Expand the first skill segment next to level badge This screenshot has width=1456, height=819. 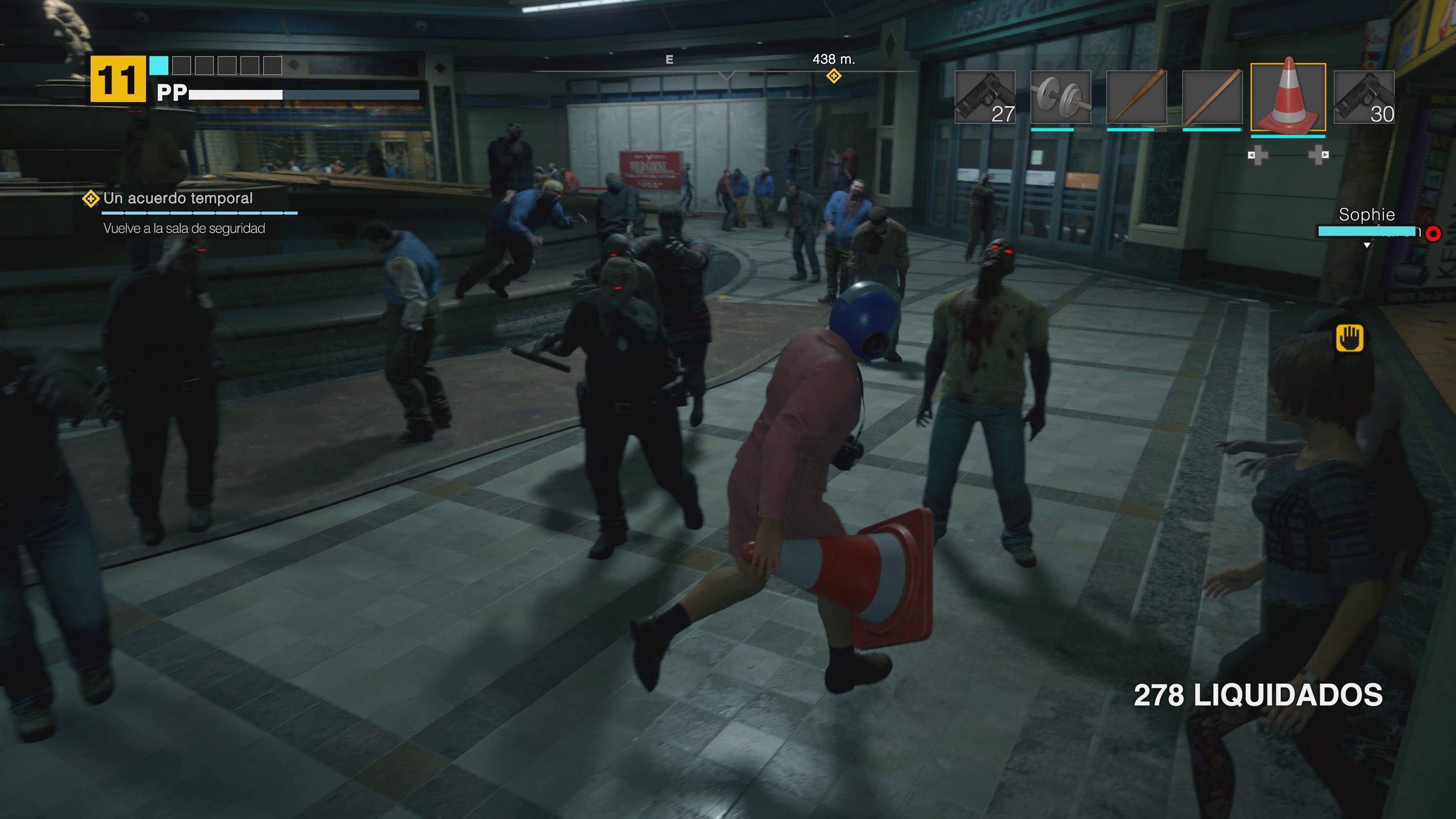click(160, 66)
